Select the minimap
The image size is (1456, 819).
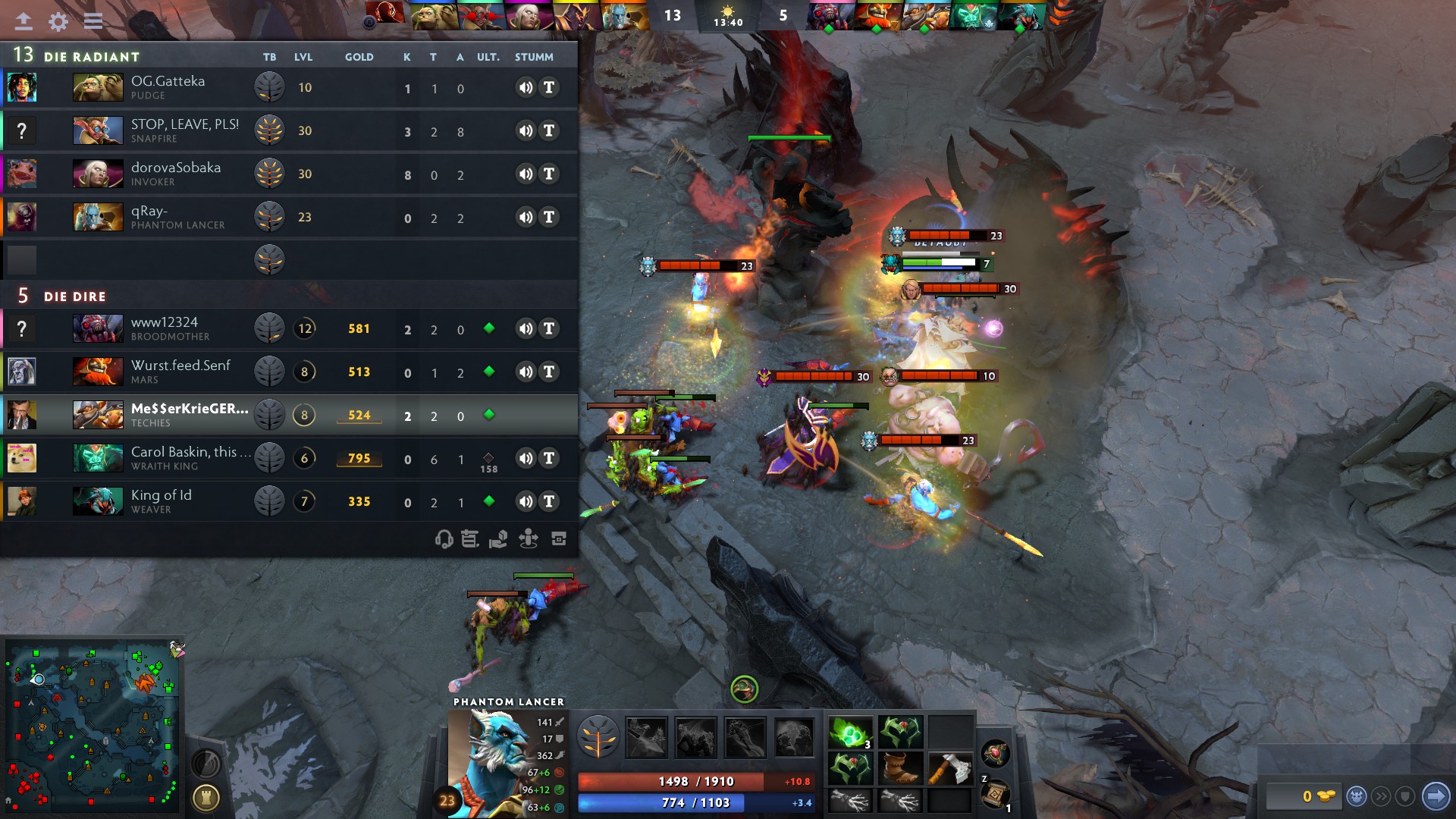[93, 726]
